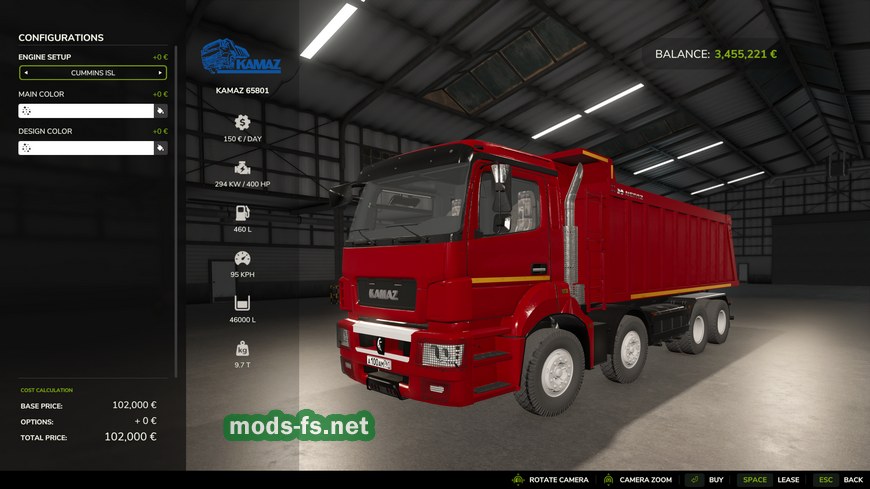Click the Design Color paint bucket icon

pyautogui.click(x=160, y=148)
